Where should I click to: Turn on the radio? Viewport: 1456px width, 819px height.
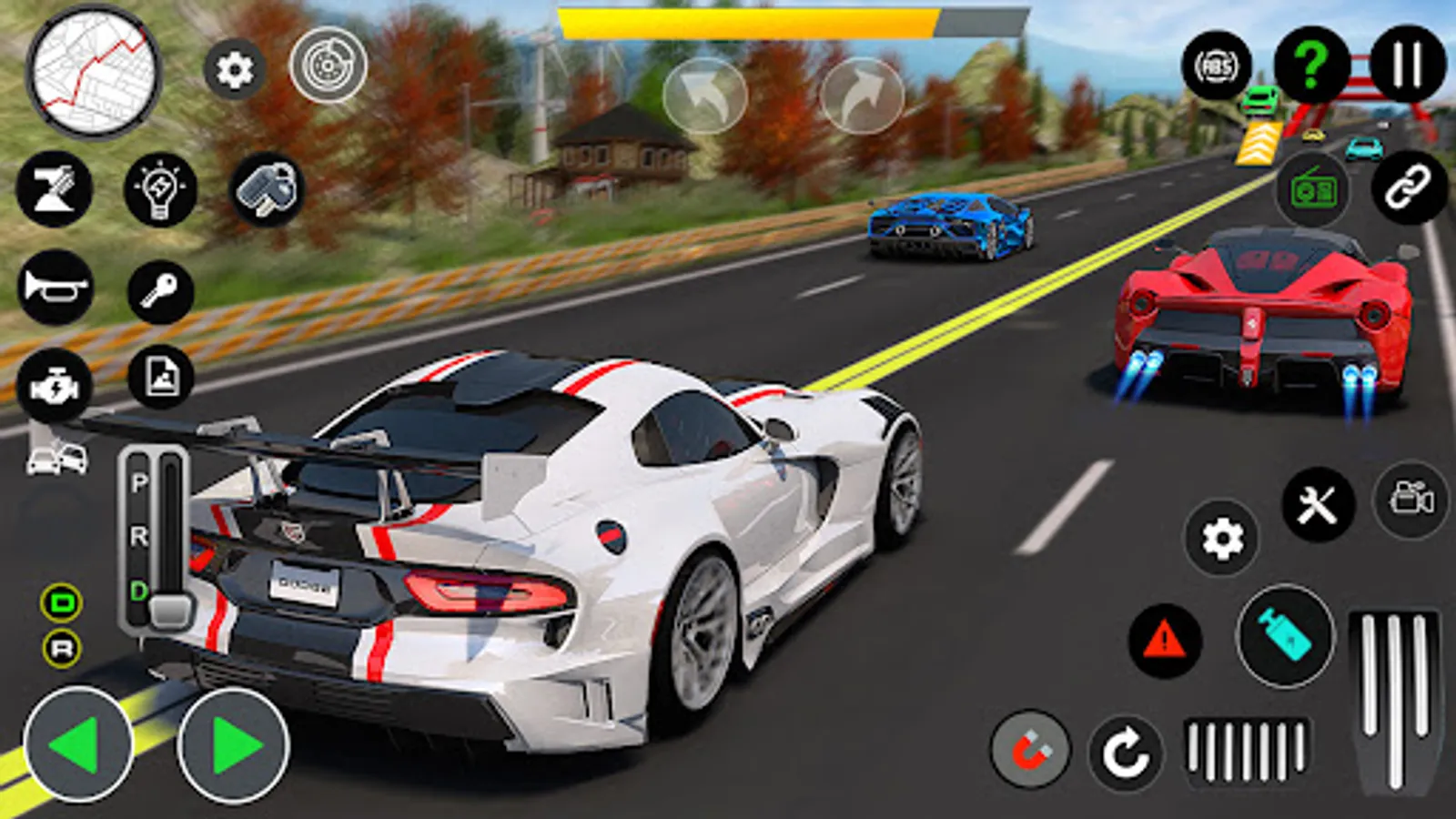pos(1313,190)
